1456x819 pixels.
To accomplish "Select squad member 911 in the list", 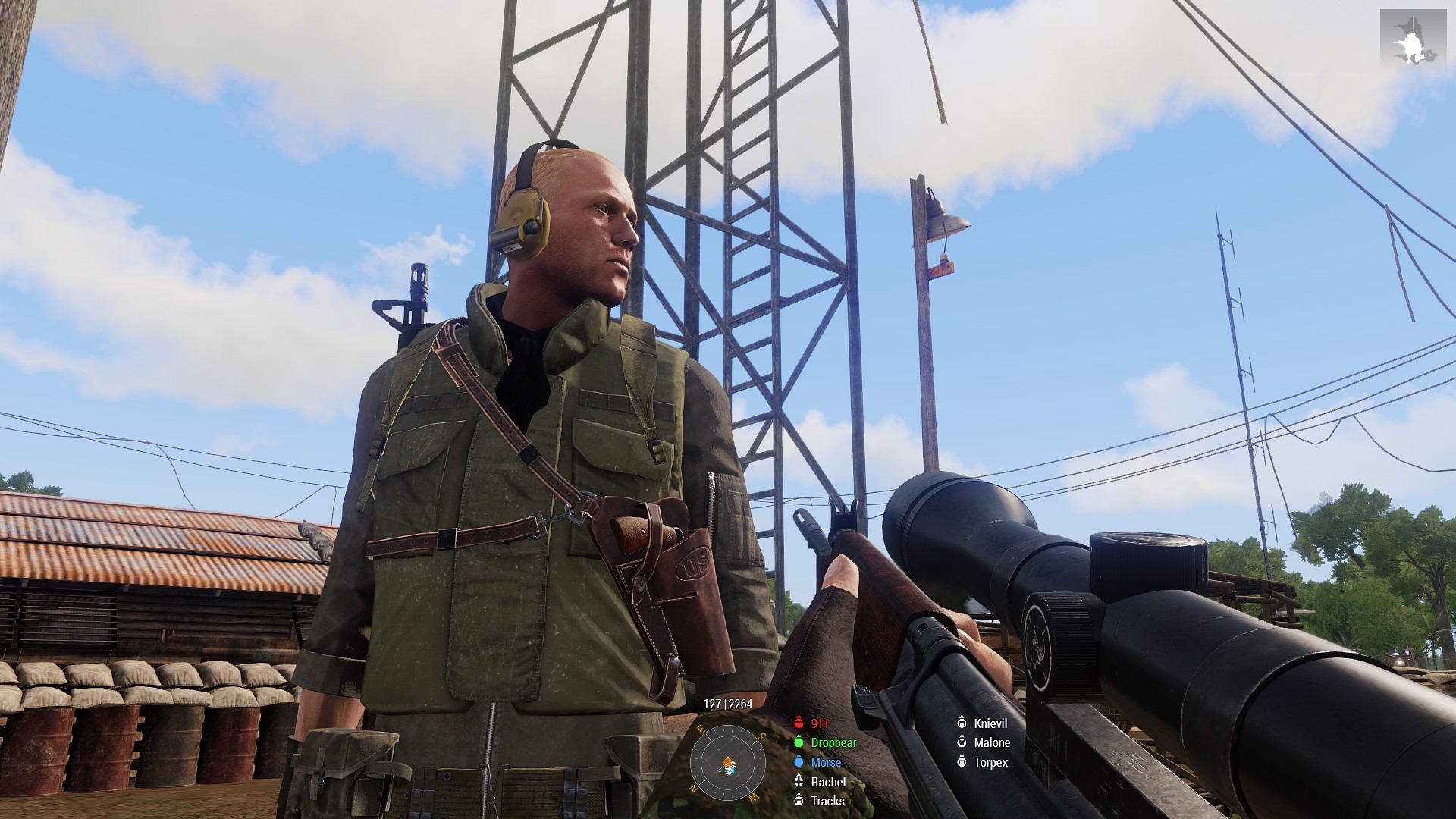I will (819, 723).
